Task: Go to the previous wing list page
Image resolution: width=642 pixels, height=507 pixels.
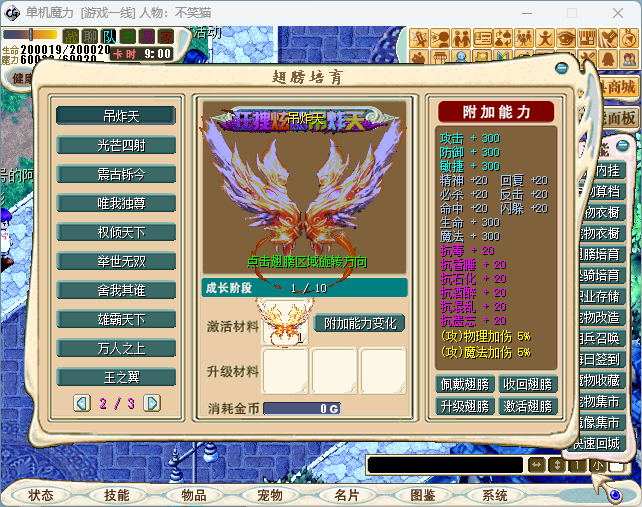Action: tap(82, 403)
